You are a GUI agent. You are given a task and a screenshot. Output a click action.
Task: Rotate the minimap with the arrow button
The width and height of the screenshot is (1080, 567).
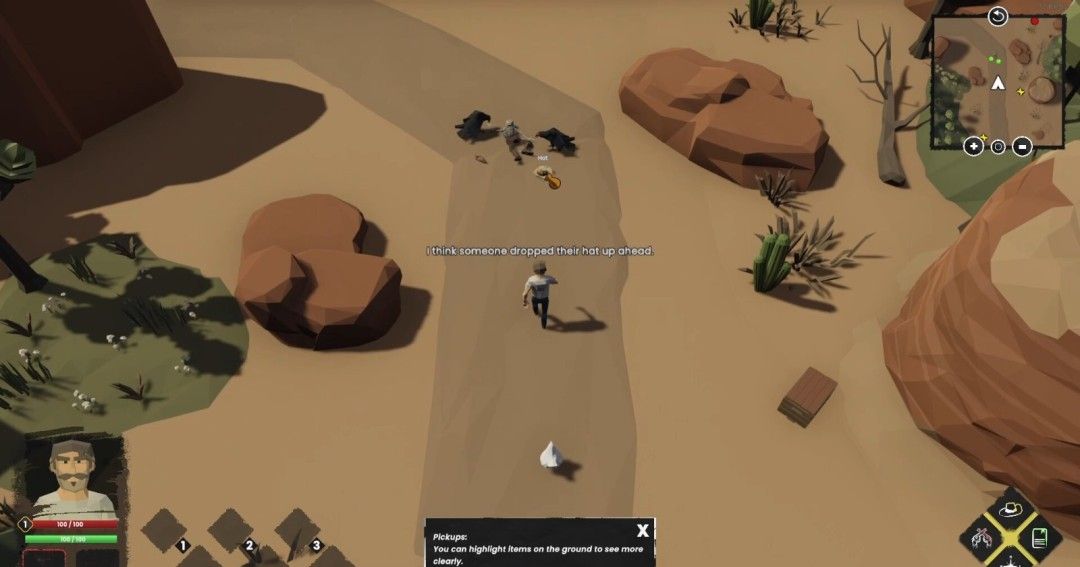[998, 16]
